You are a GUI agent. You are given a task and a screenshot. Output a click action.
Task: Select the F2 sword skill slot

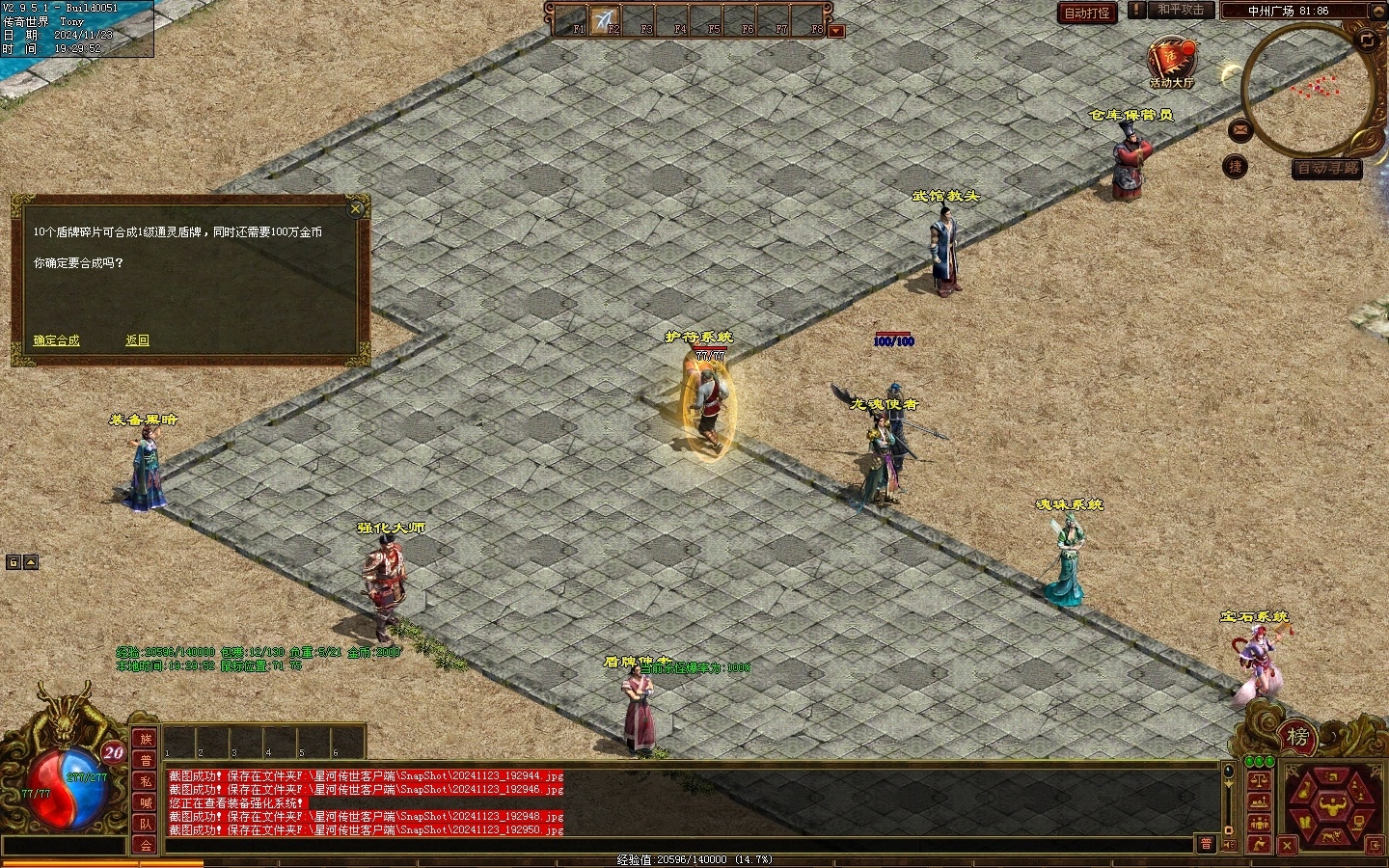tap(605, 19)
